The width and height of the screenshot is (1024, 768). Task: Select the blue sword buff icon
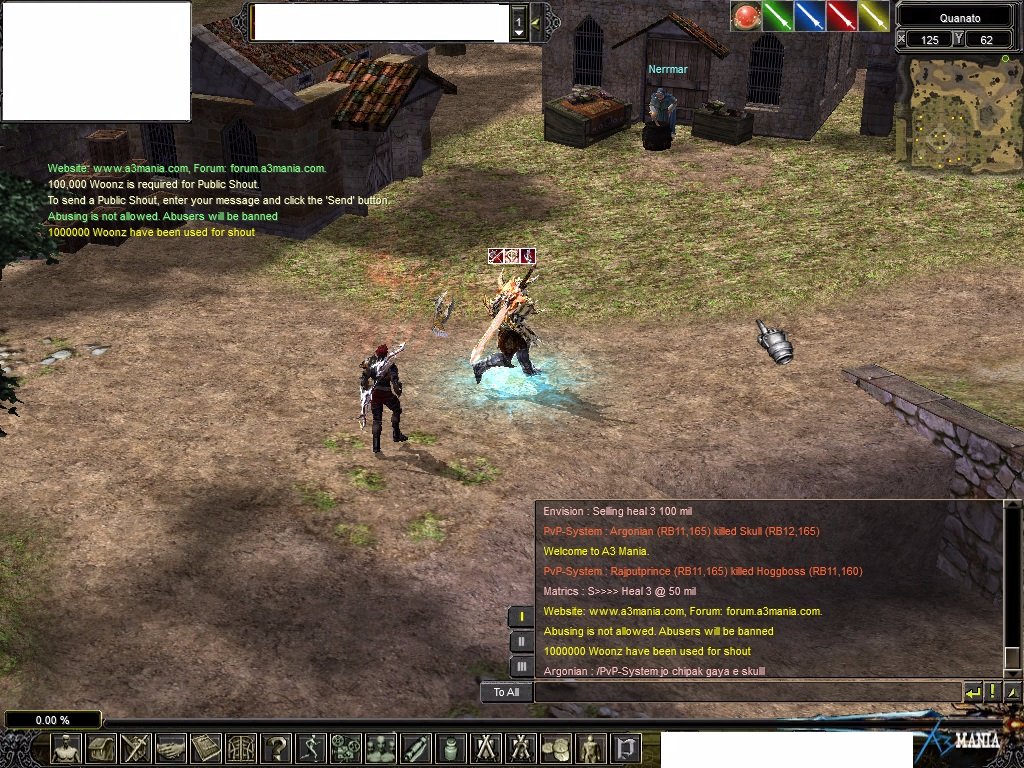pyautogui.click(x=810, y=16)
